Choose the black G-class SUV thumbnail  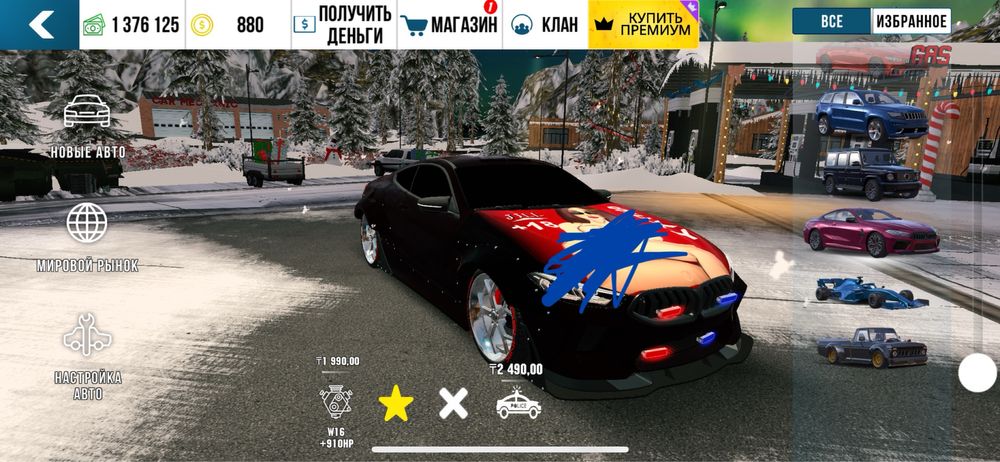coord(870,173)
